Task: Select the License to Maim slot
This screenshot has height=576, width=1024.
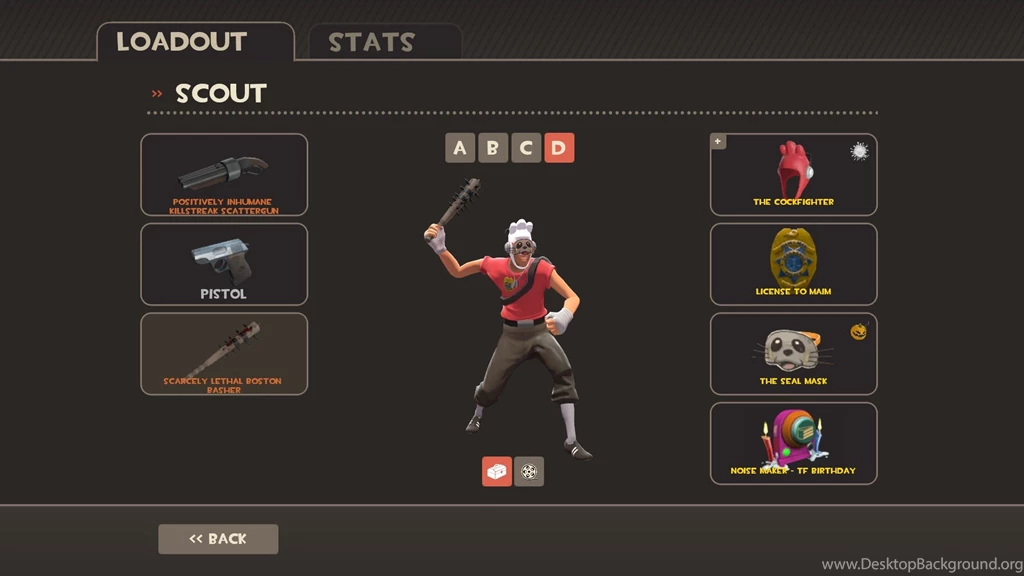Action: point(793,264)
